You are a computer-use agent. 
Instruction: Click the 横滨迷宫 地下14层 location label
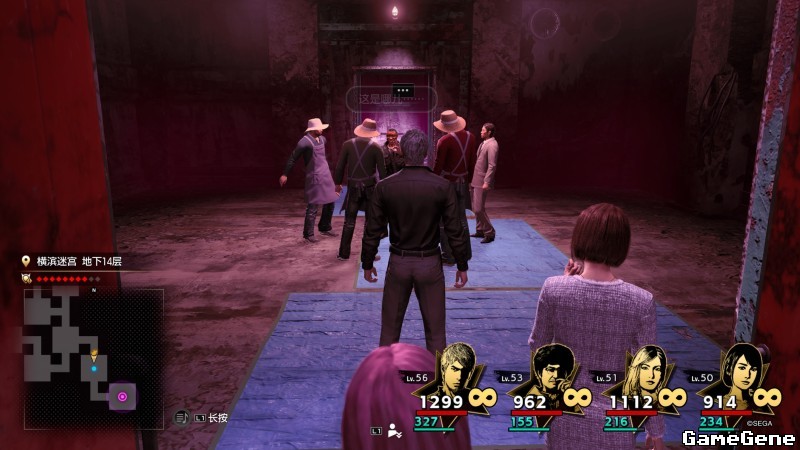79,261
